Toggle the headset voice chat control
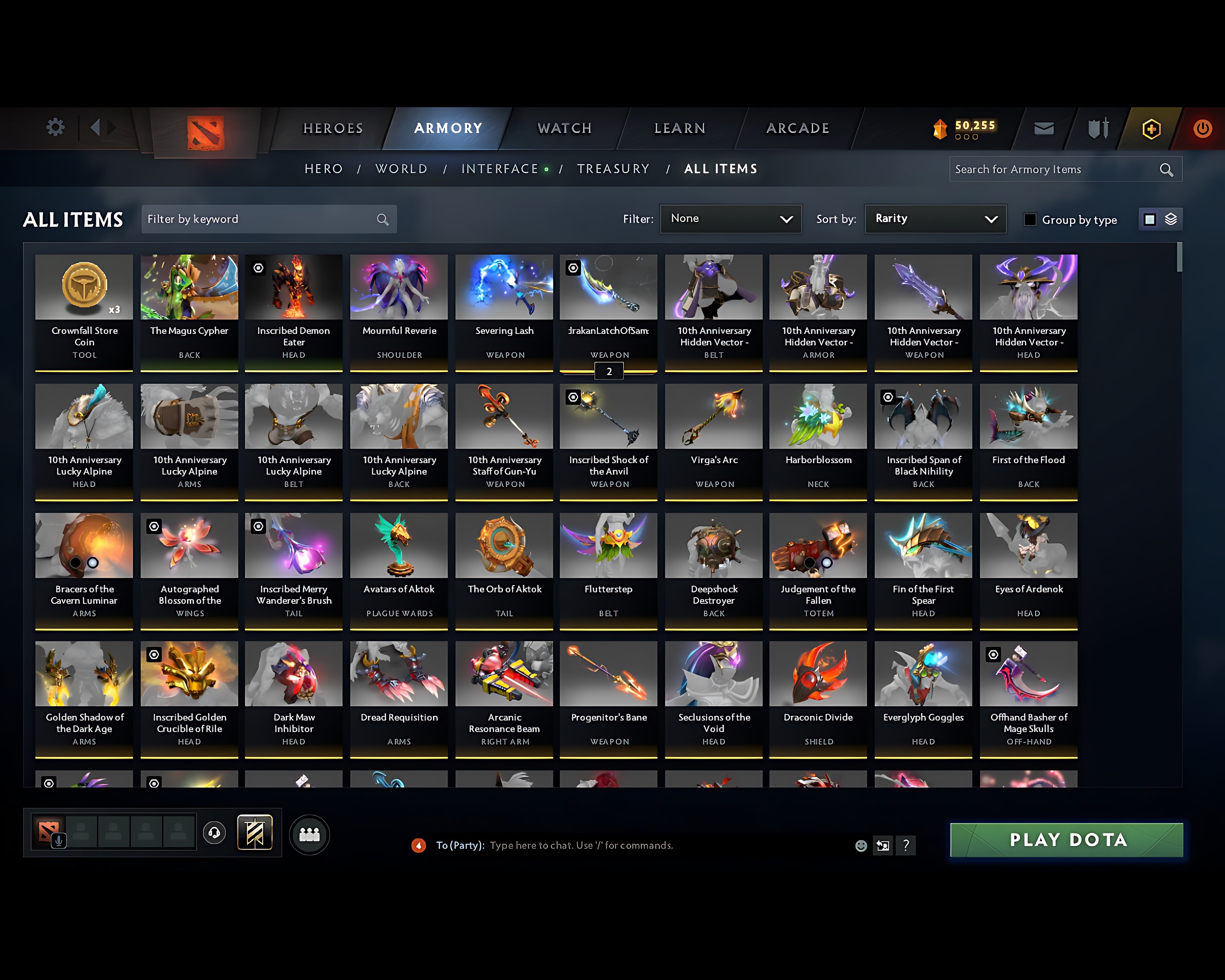1225x980 pixels. (x=214, y=833)
